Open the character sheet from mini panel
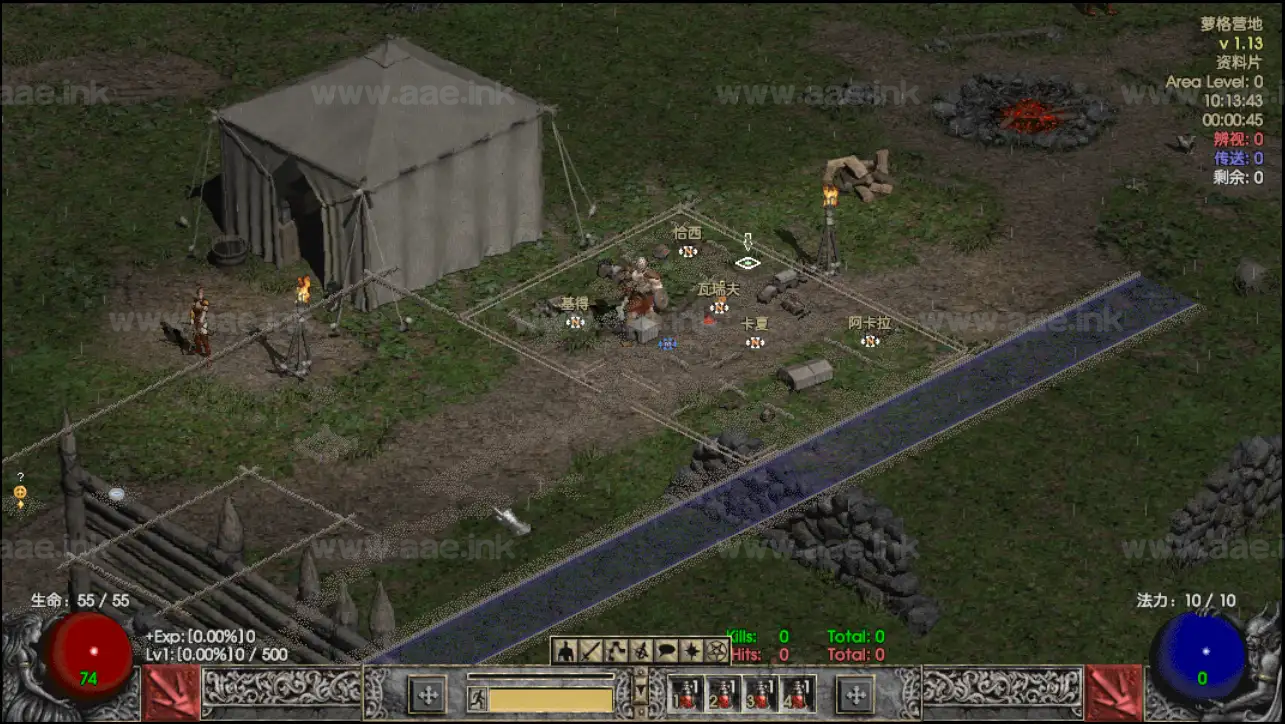This screenshot has height=724, width=1285. point(566,651)
